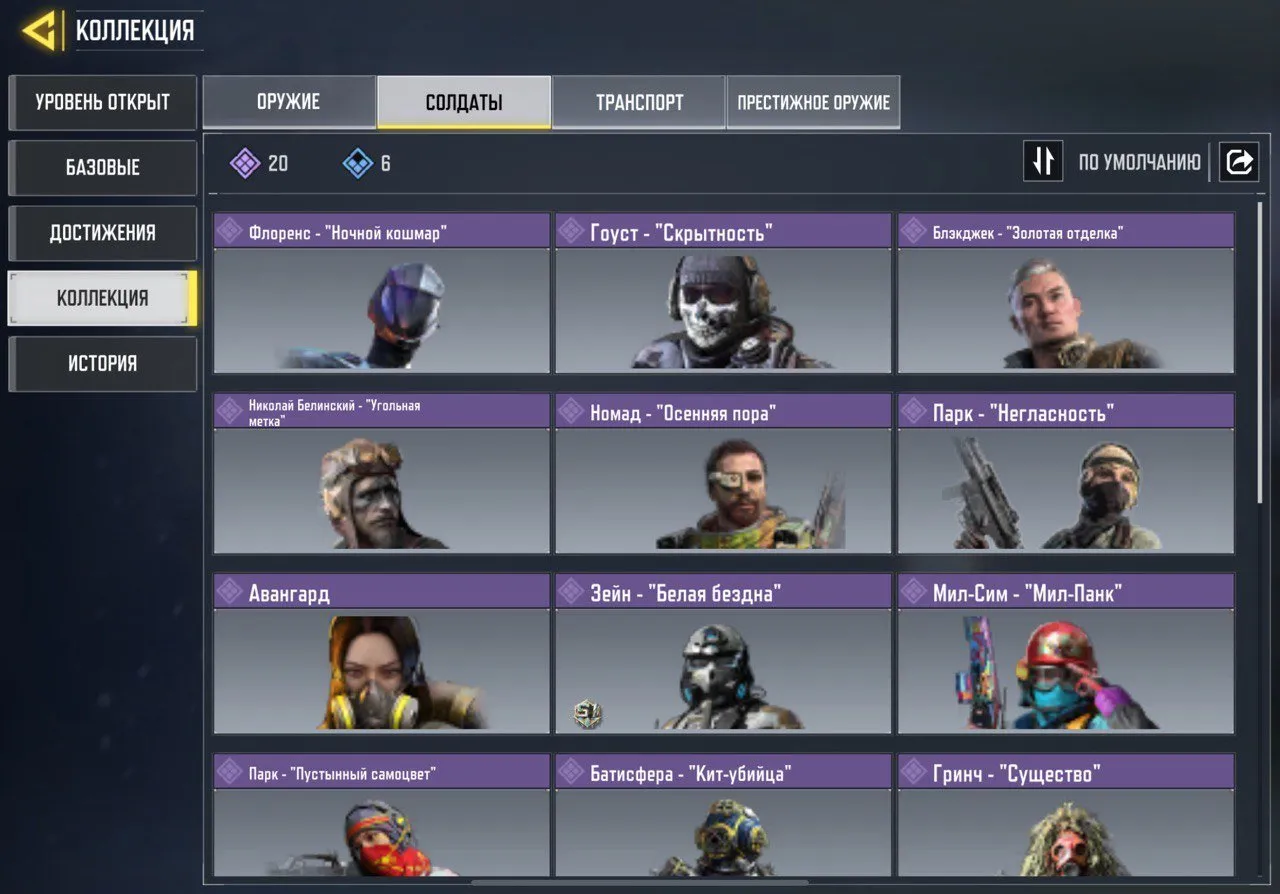Click the purple diamond currency icon
The width and height of the screenshot is (1280, 894).
(x=244, y=161)
